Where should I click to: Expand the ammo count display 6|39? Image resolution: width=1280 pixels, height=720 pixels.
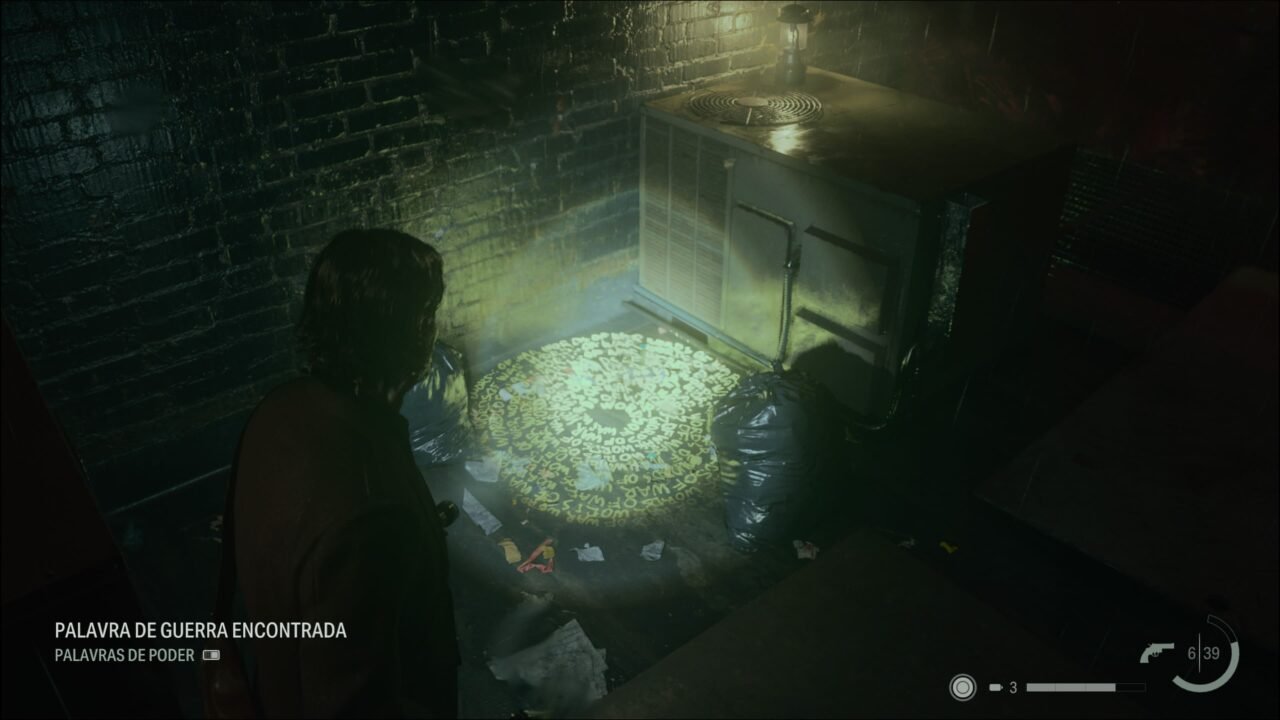(x=1204, y=652)
